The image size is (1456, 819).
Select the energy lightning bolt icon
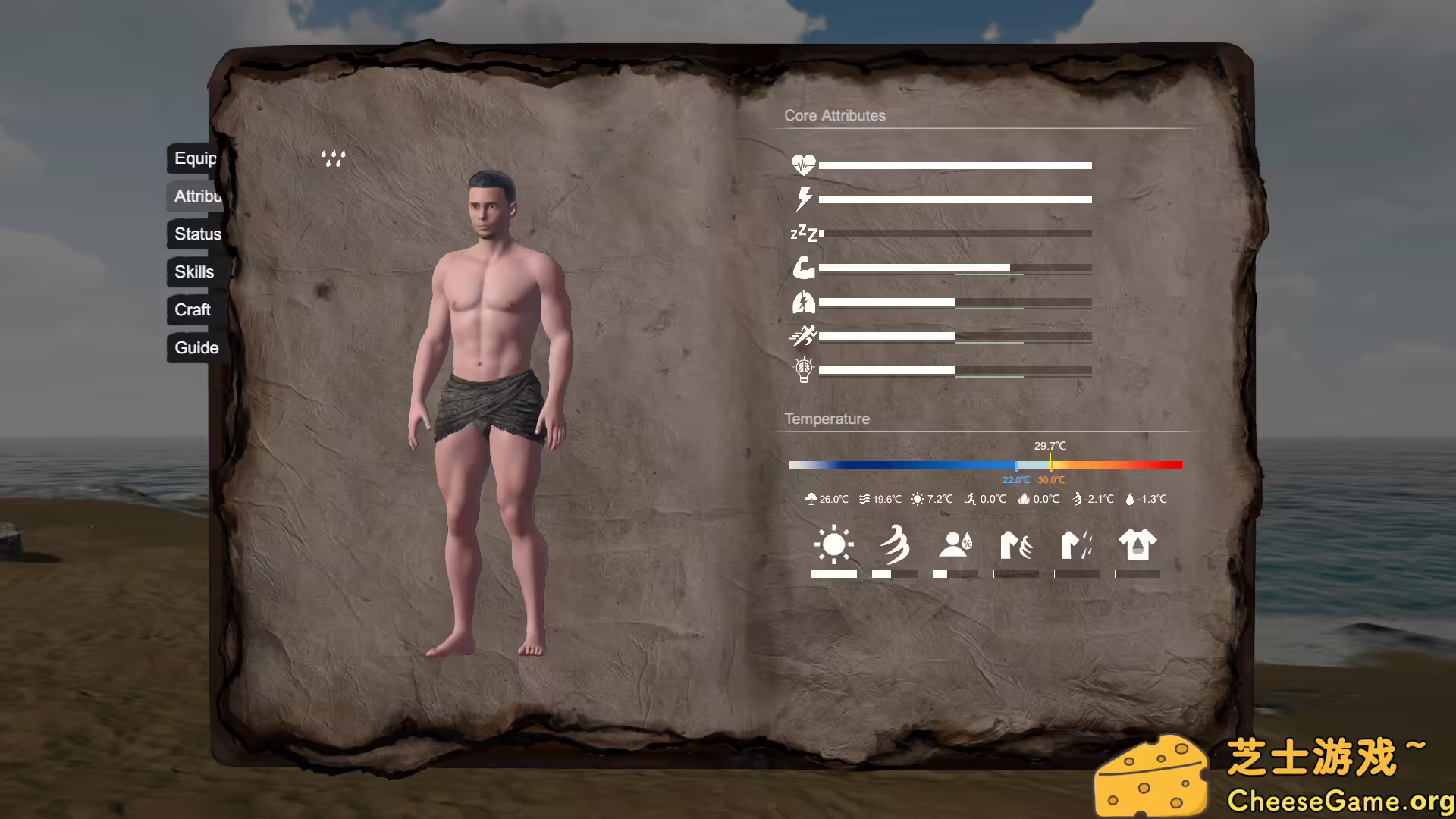(x=804, y=198)
